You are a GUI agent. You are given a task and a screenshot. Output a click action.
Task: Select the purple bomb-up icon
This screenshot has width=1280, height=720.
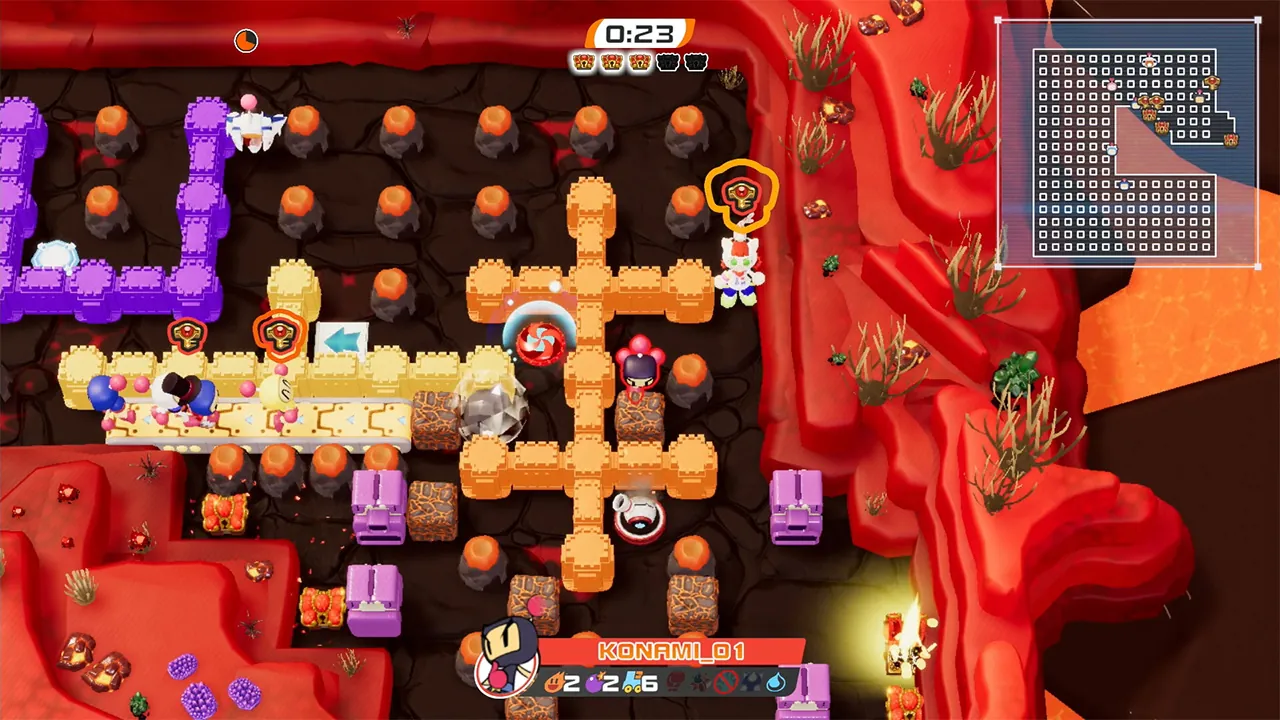594,683
